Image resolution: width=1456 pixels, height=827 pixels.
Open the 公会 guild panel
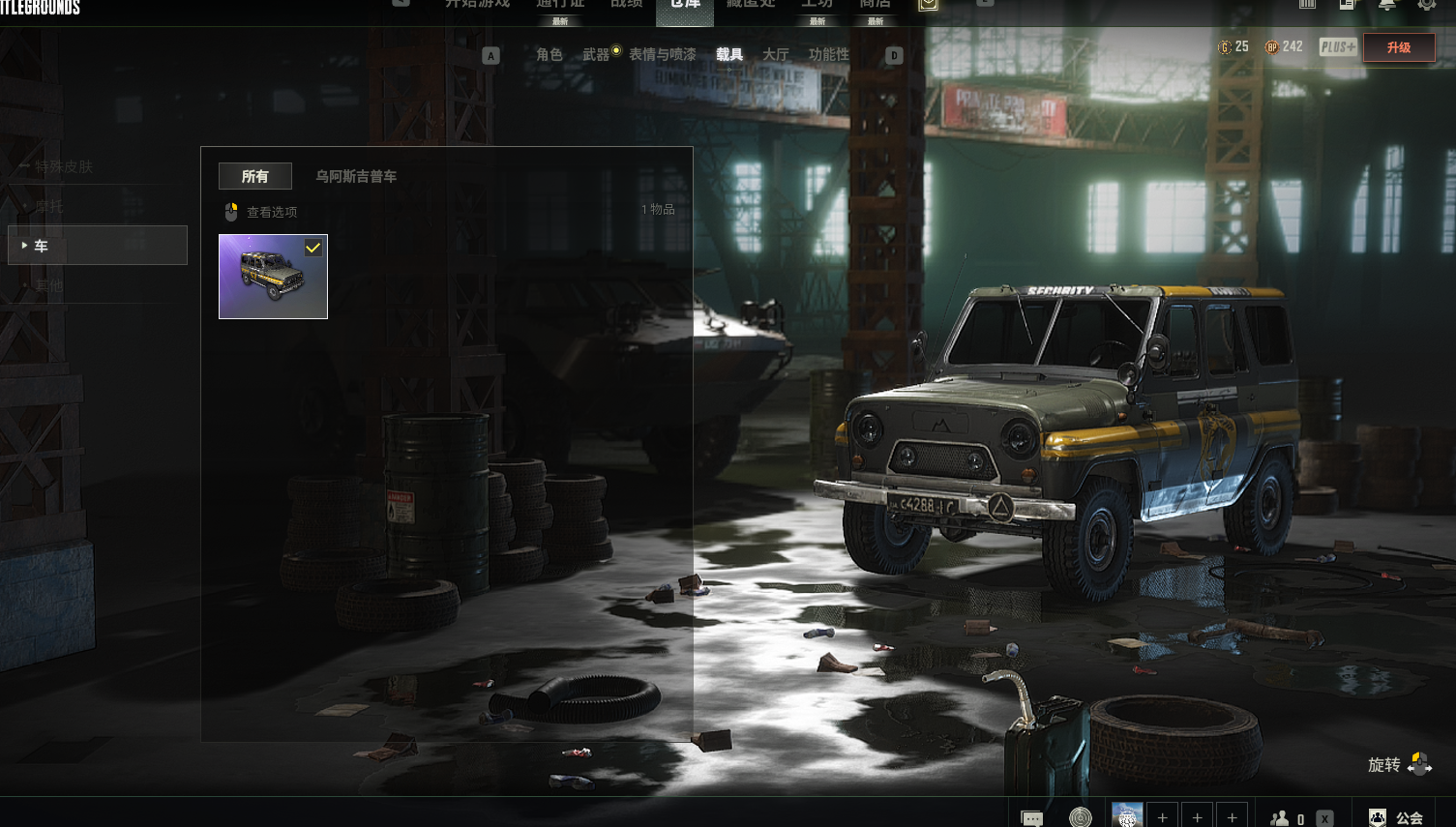(1396, 817)
